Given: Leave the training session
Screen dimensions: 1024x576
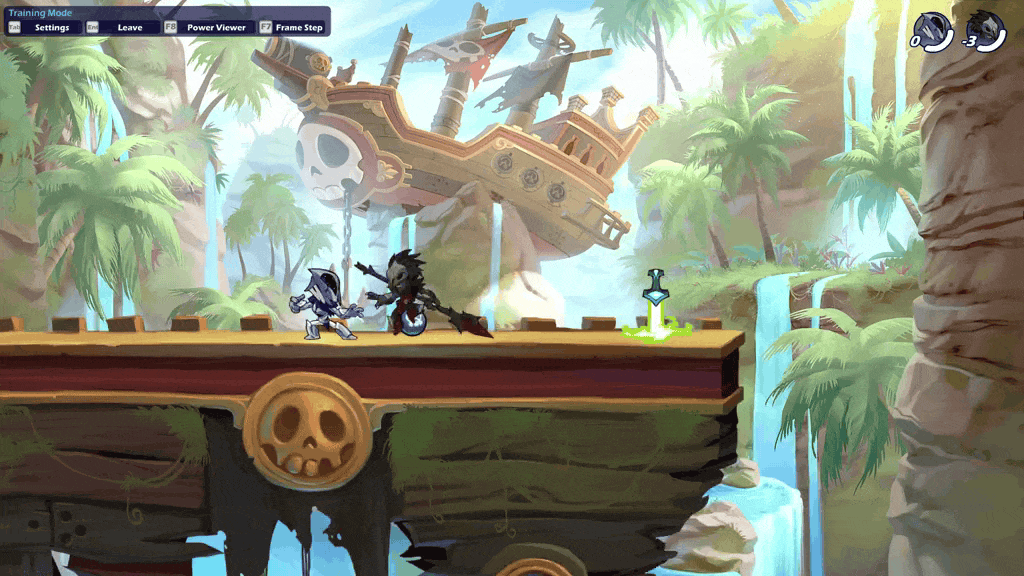Looking at the screenshot, I should click(x=122, y=27).
